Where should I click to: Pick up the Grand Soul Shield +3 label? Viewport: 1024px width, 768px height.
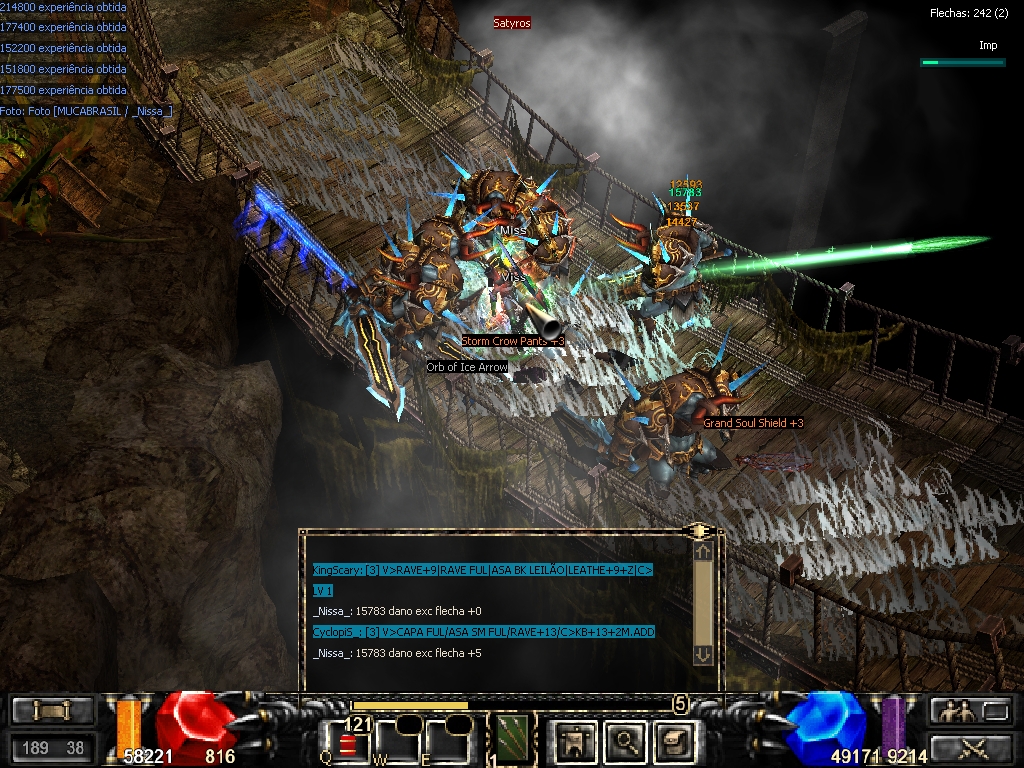tap(752, 423)
